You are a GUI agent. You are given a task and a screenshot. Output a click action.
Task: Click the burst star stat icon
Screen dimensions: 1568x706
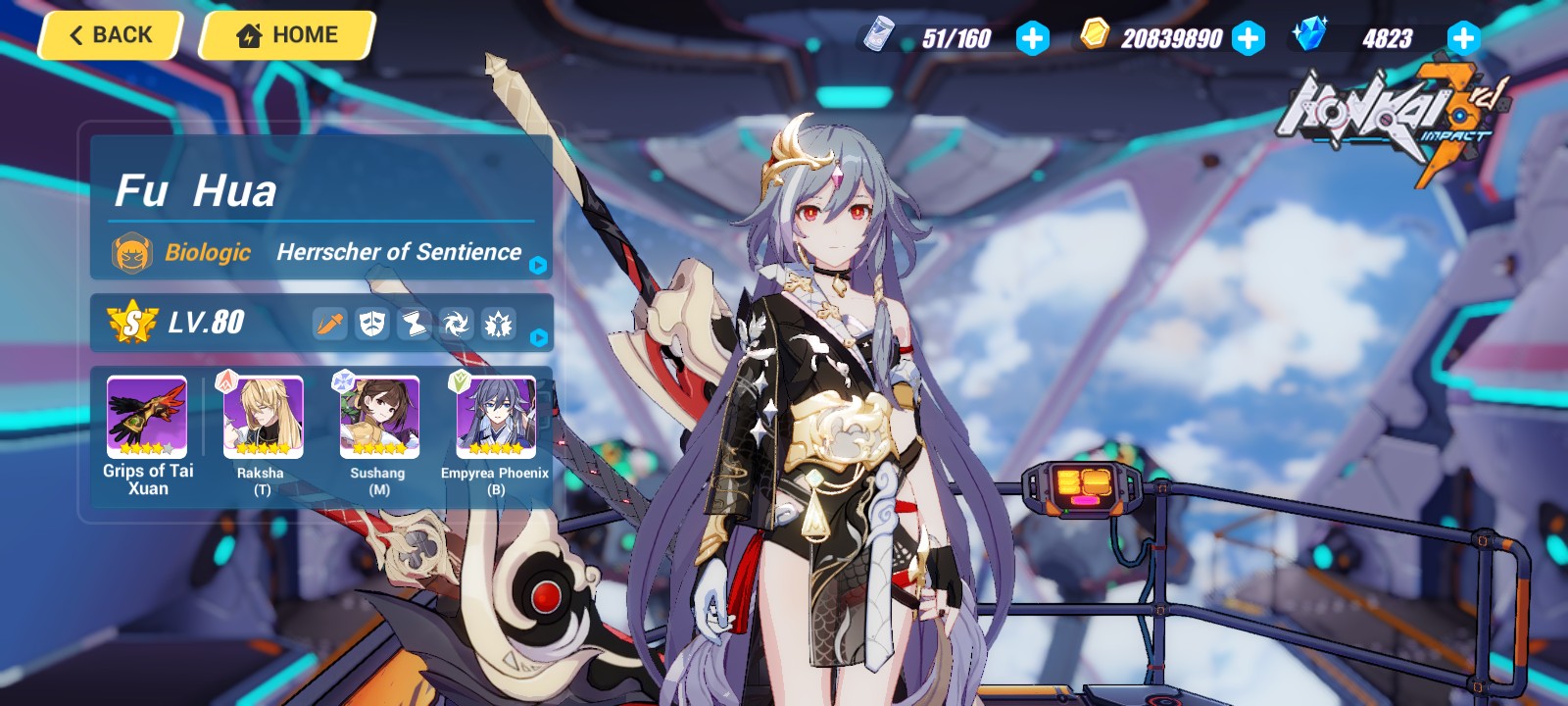498,324
